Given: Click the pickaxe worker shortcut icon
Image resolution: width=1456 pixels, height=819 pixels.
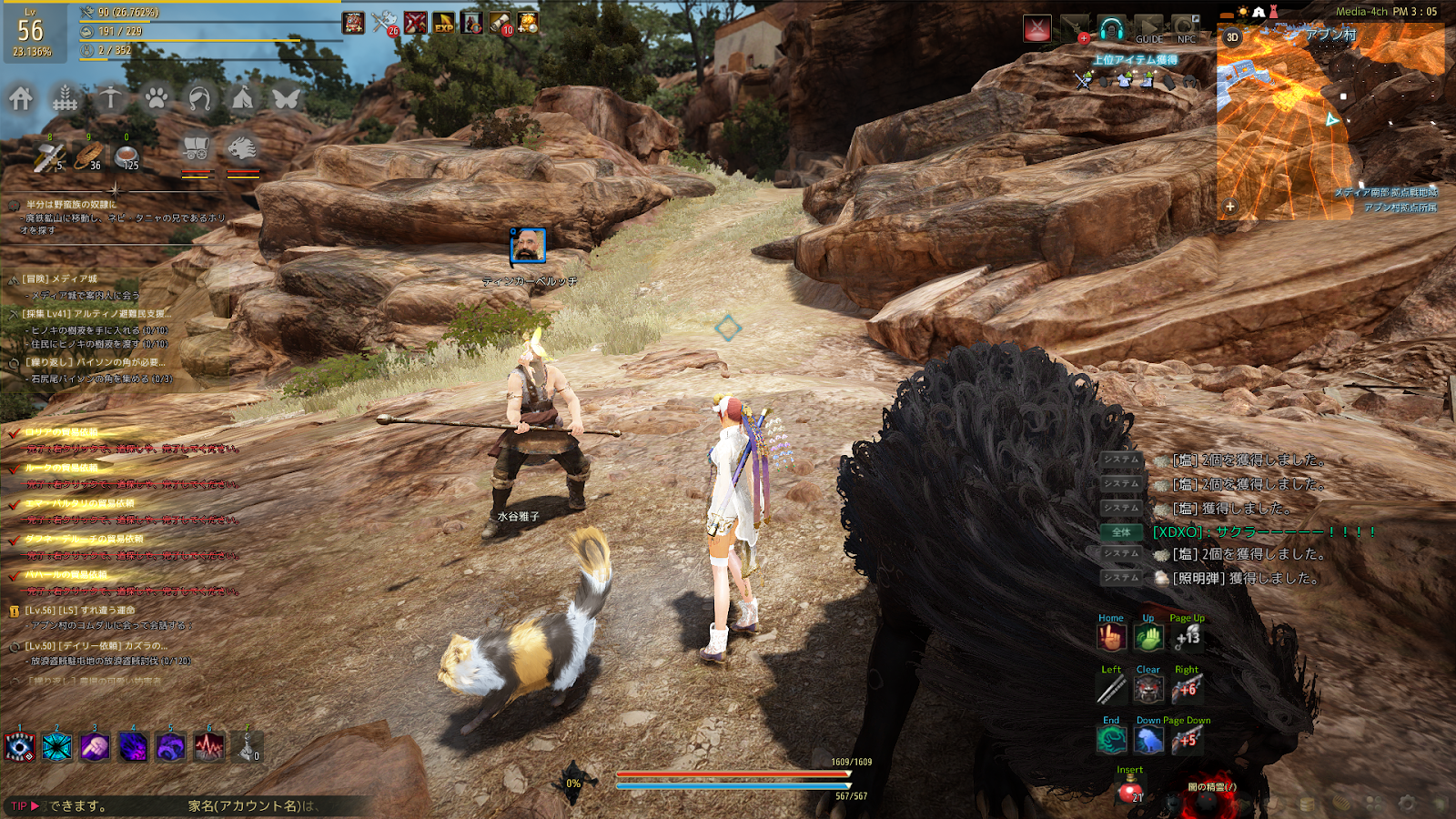Looking at the screenshot, I should 110,97.
